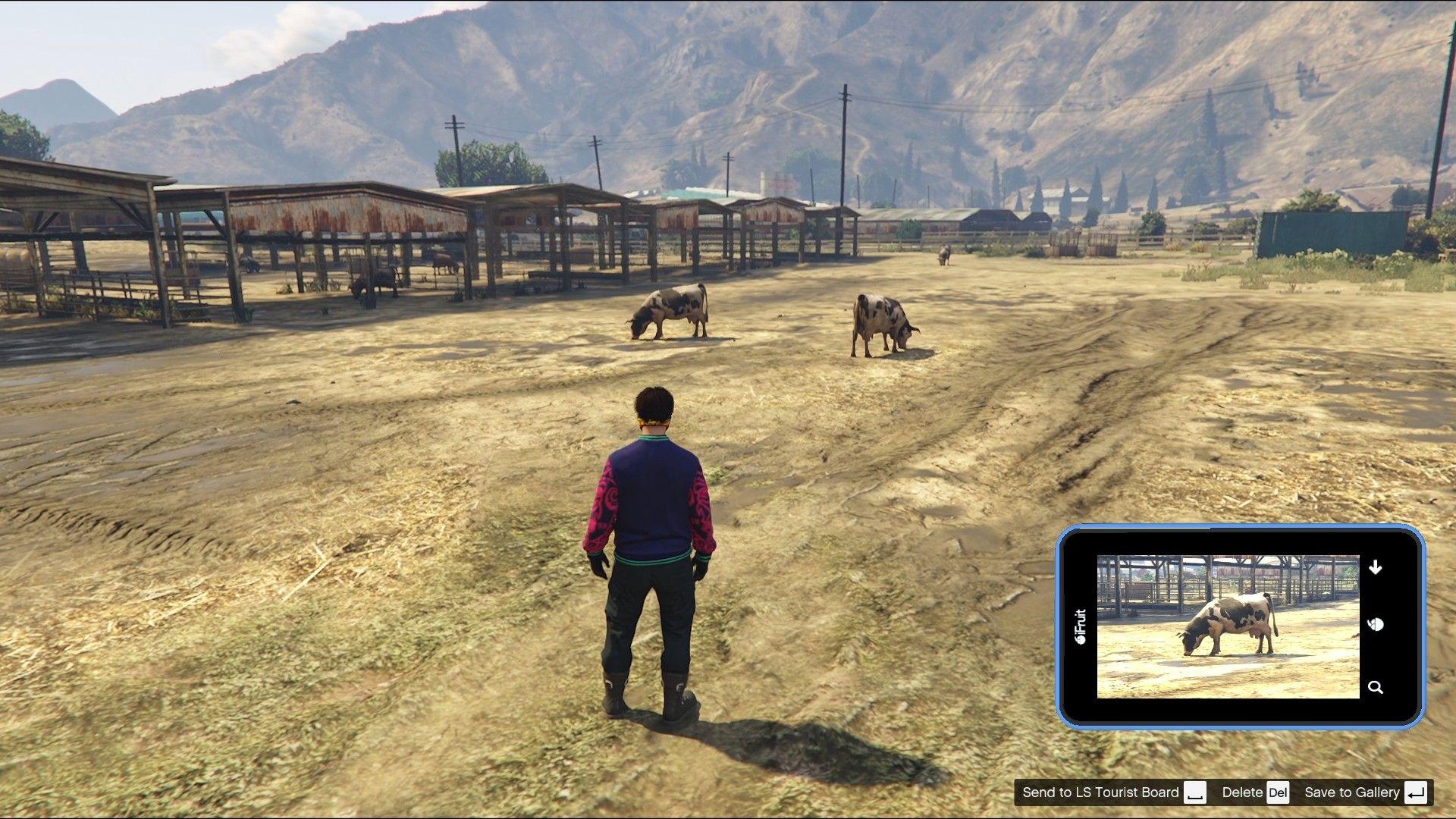
Task: Click Save to Gallery
Action: pos(1353,792)
